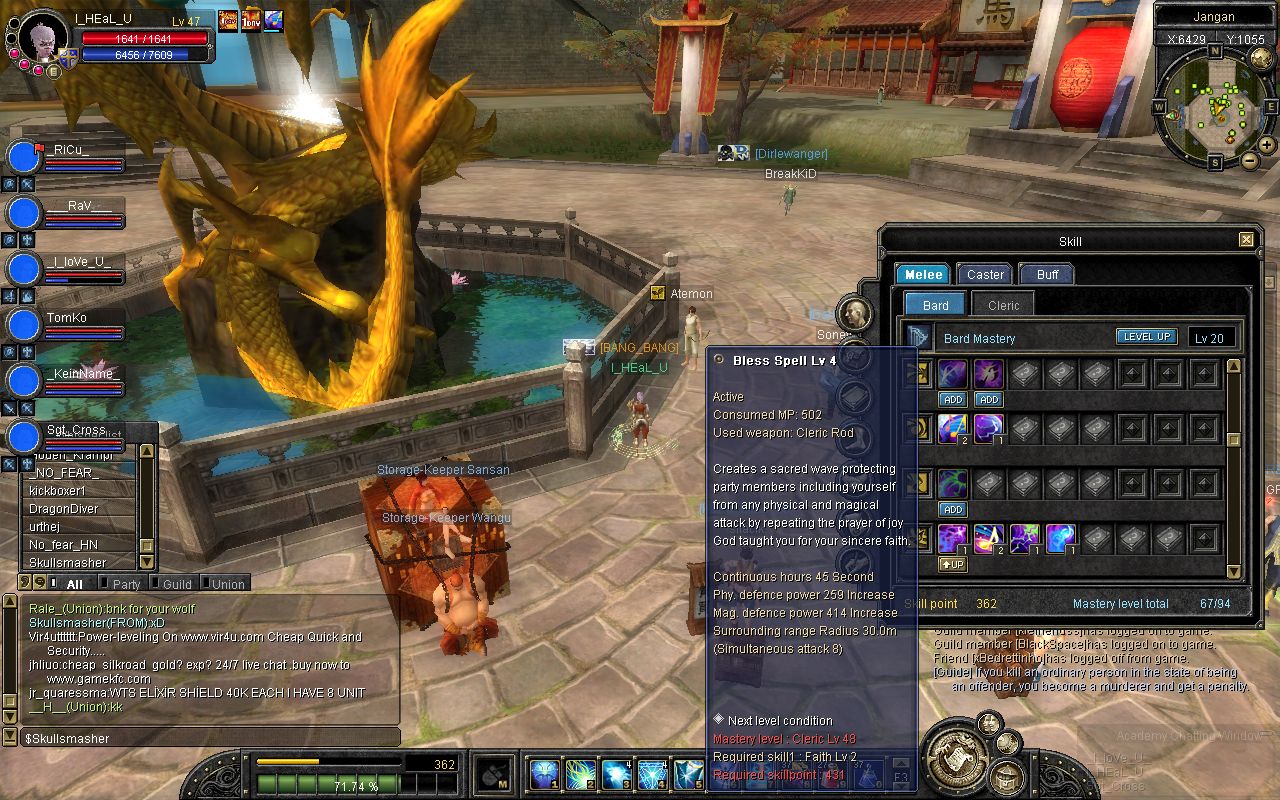This screenshot has height=800, width=1280.
Task: Level up Bard Mastery
Action: click(x=1146, y=337)
